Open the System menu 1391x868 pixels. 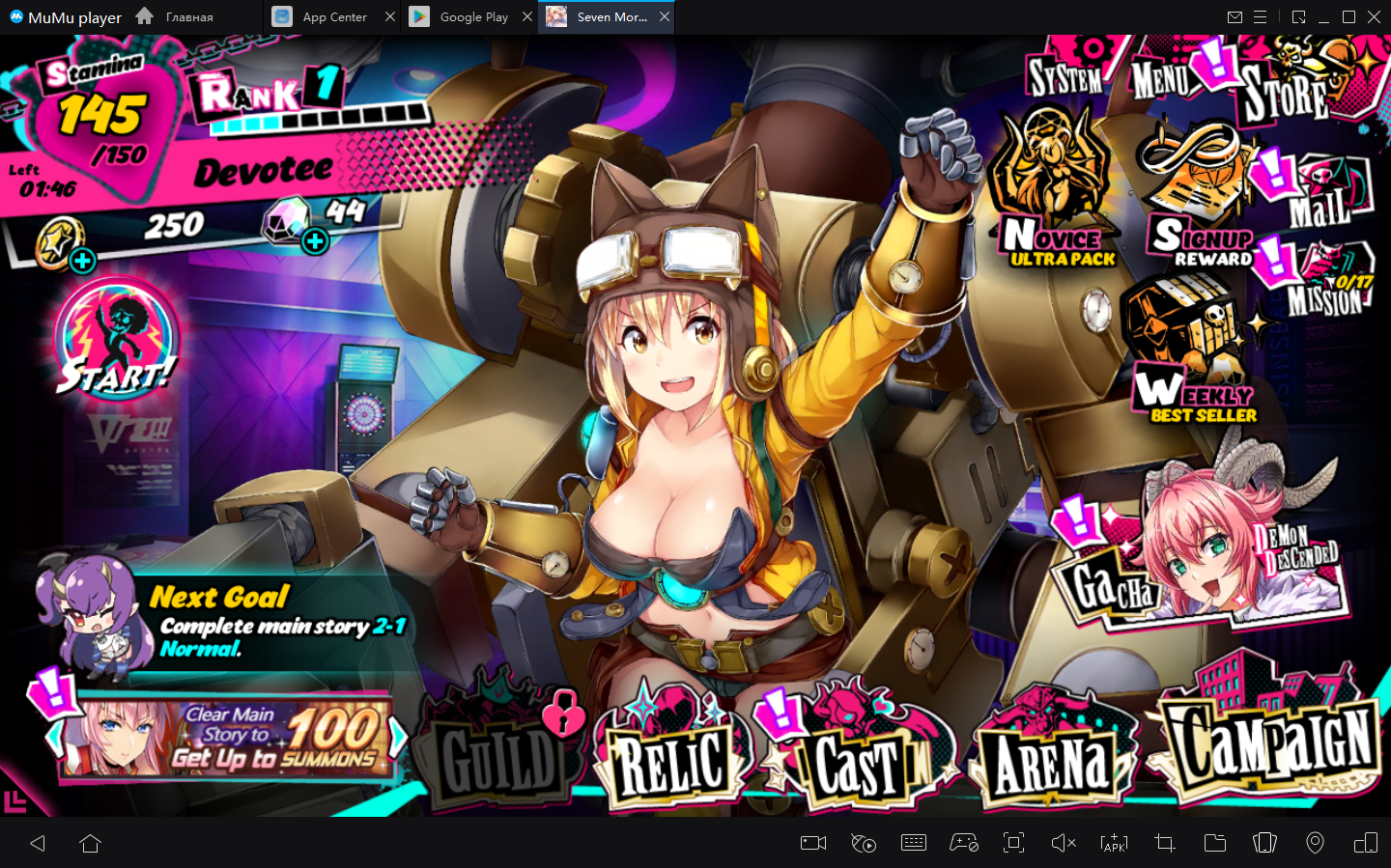point(1065,74)
